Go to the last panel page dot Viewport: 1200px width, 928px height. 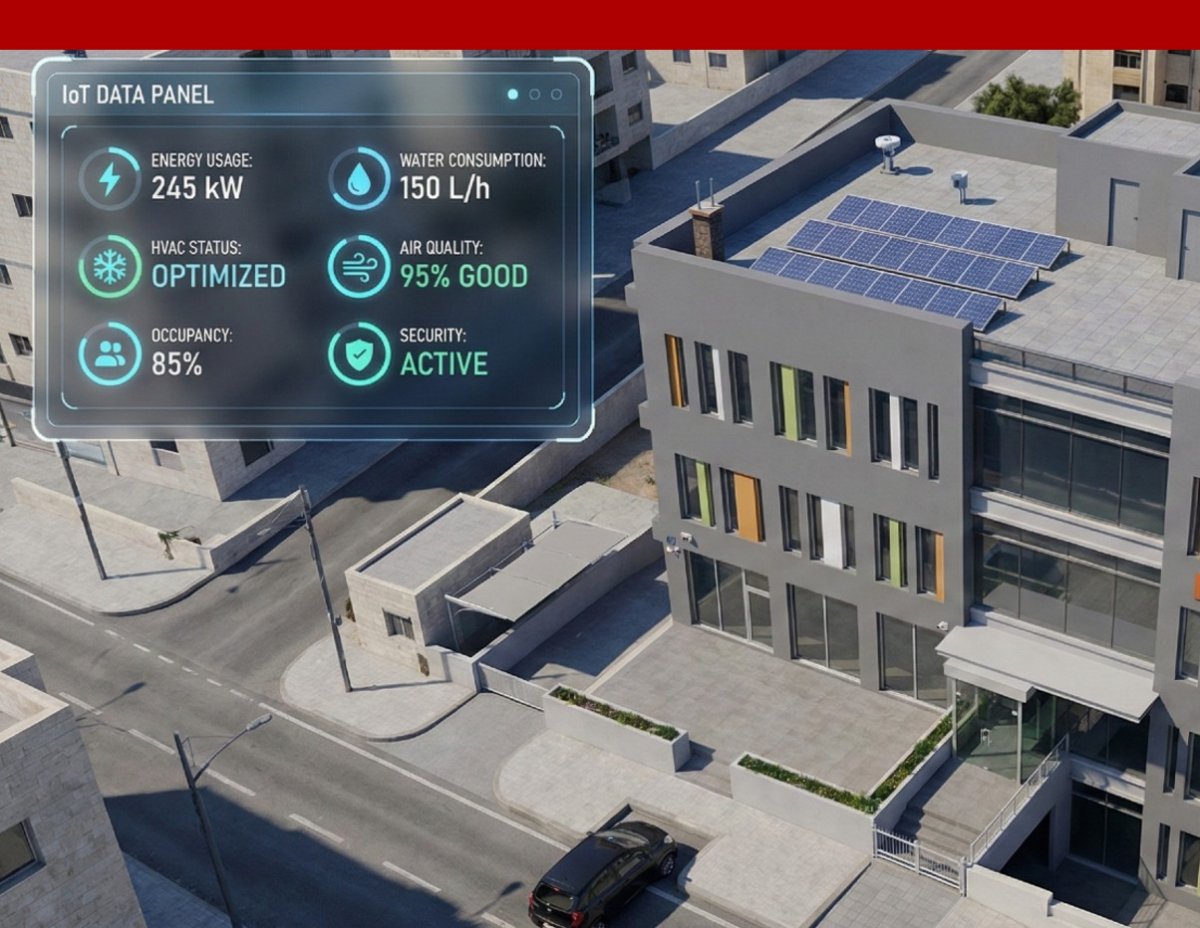click(557, 94)
